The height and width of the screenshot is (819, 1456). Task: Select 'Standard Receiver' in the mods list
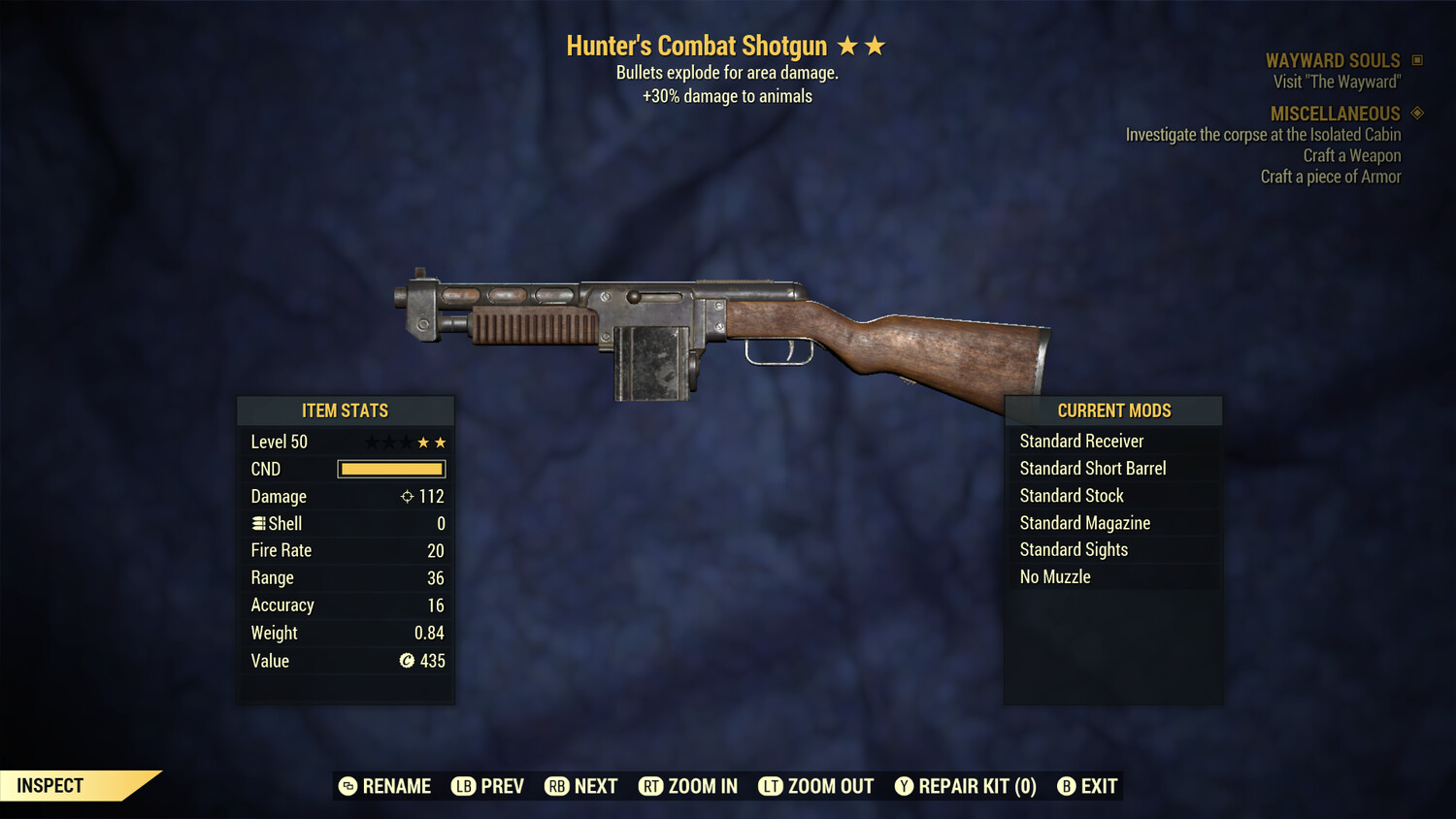[1081, 441]
